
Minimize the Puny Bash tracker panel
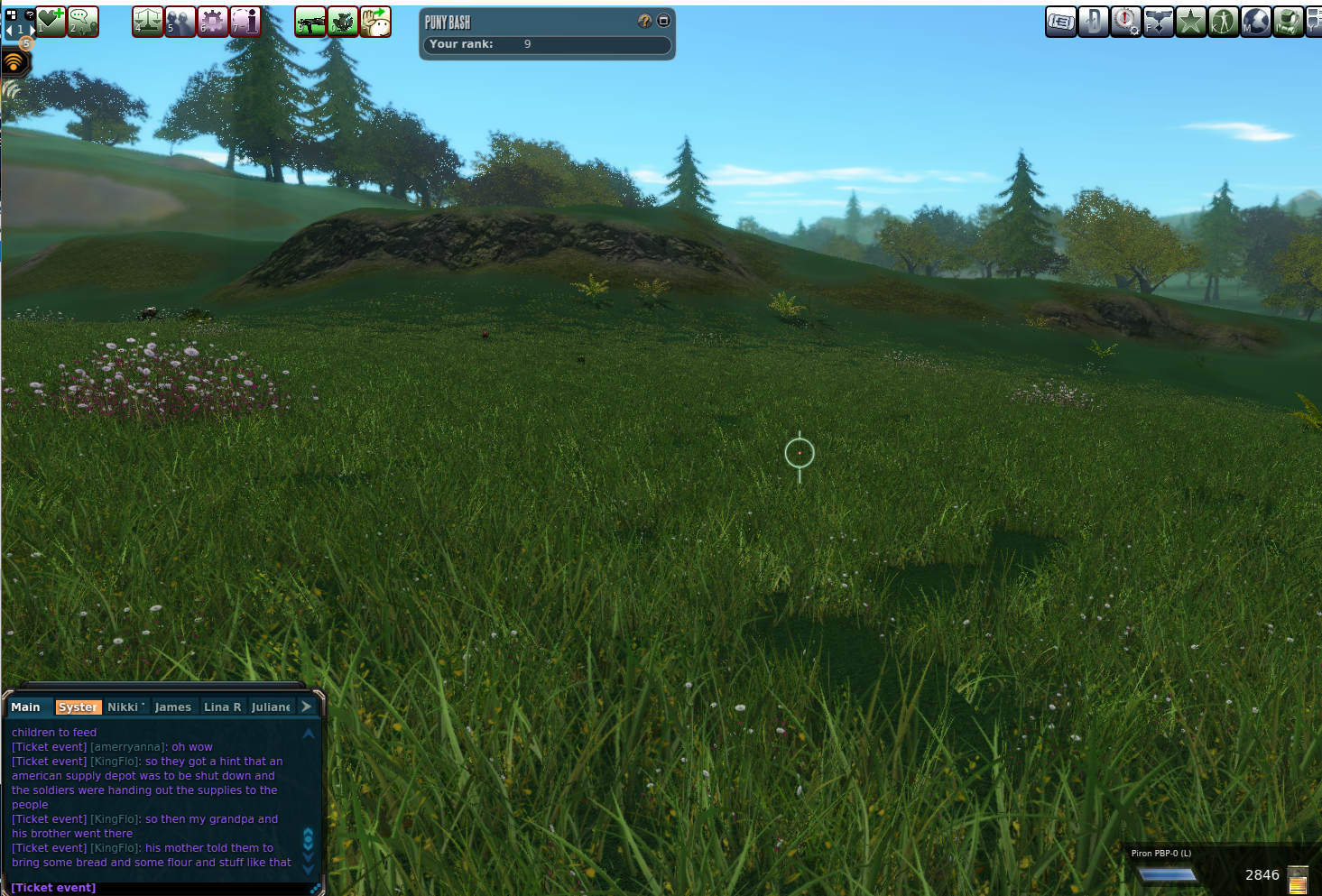(x=663, y=21)
